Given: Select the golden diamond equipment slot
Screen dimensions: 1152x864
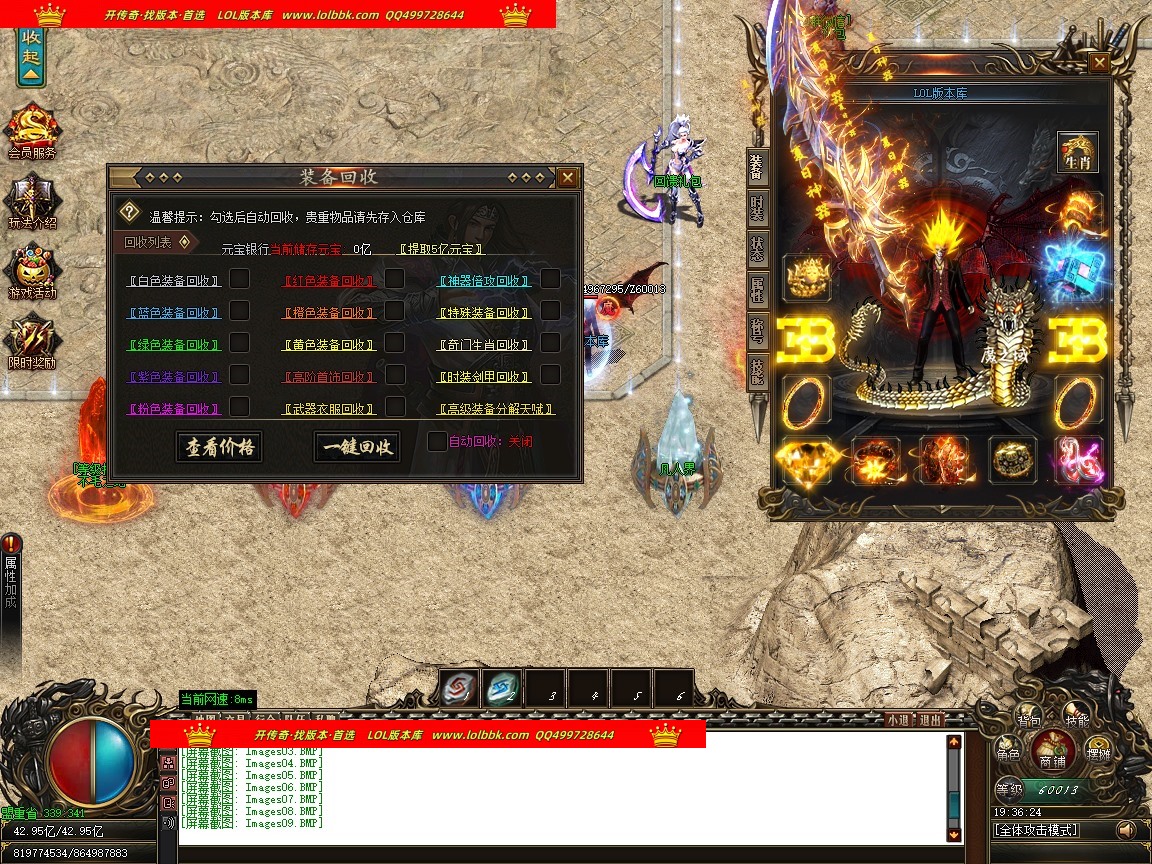Looking at the screenshot, I should point(808,460).
